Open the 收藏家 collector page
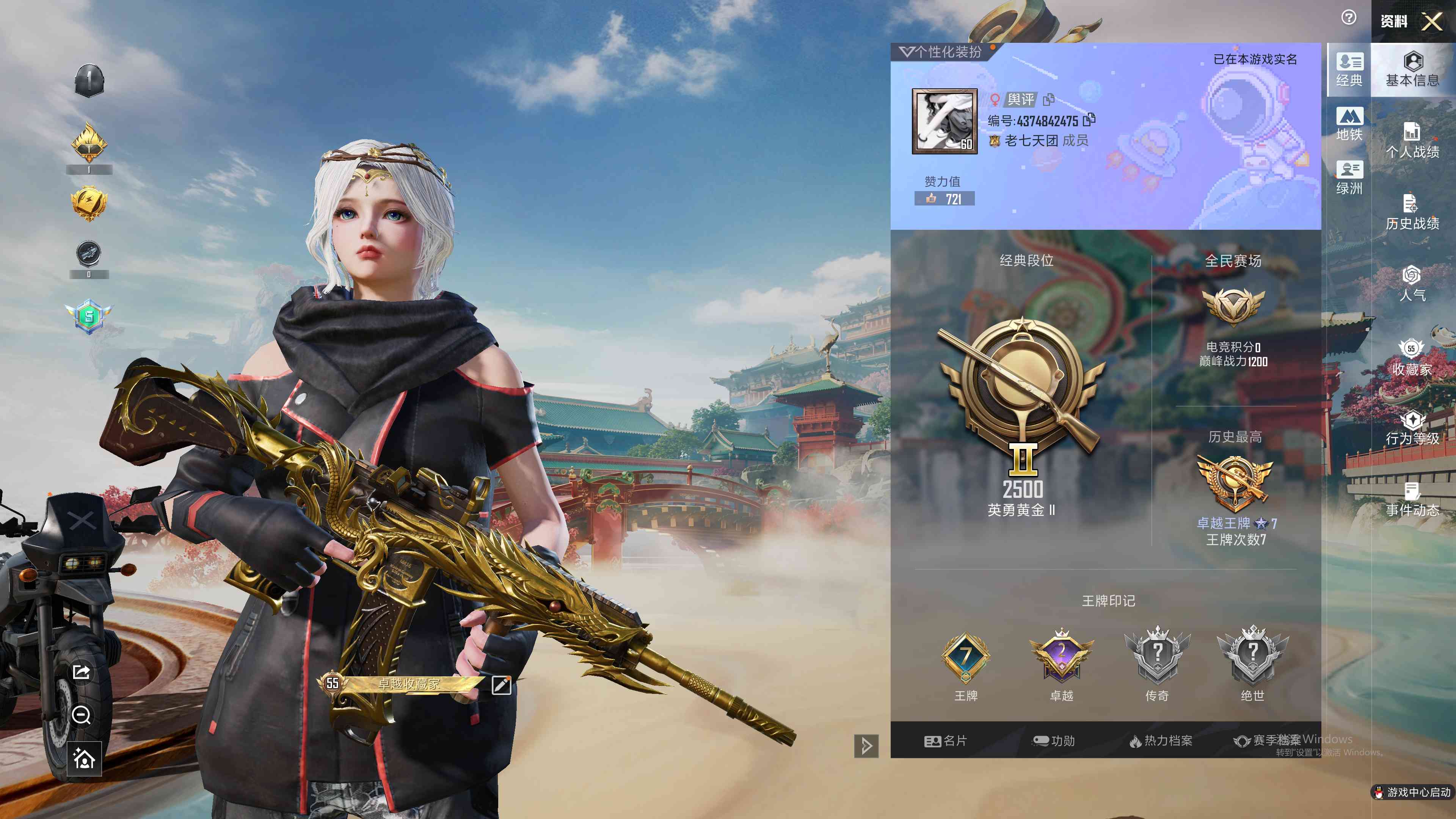The height and width of the screenshot is (819, 1456). pyautogui.click(x=1412, y=357)
